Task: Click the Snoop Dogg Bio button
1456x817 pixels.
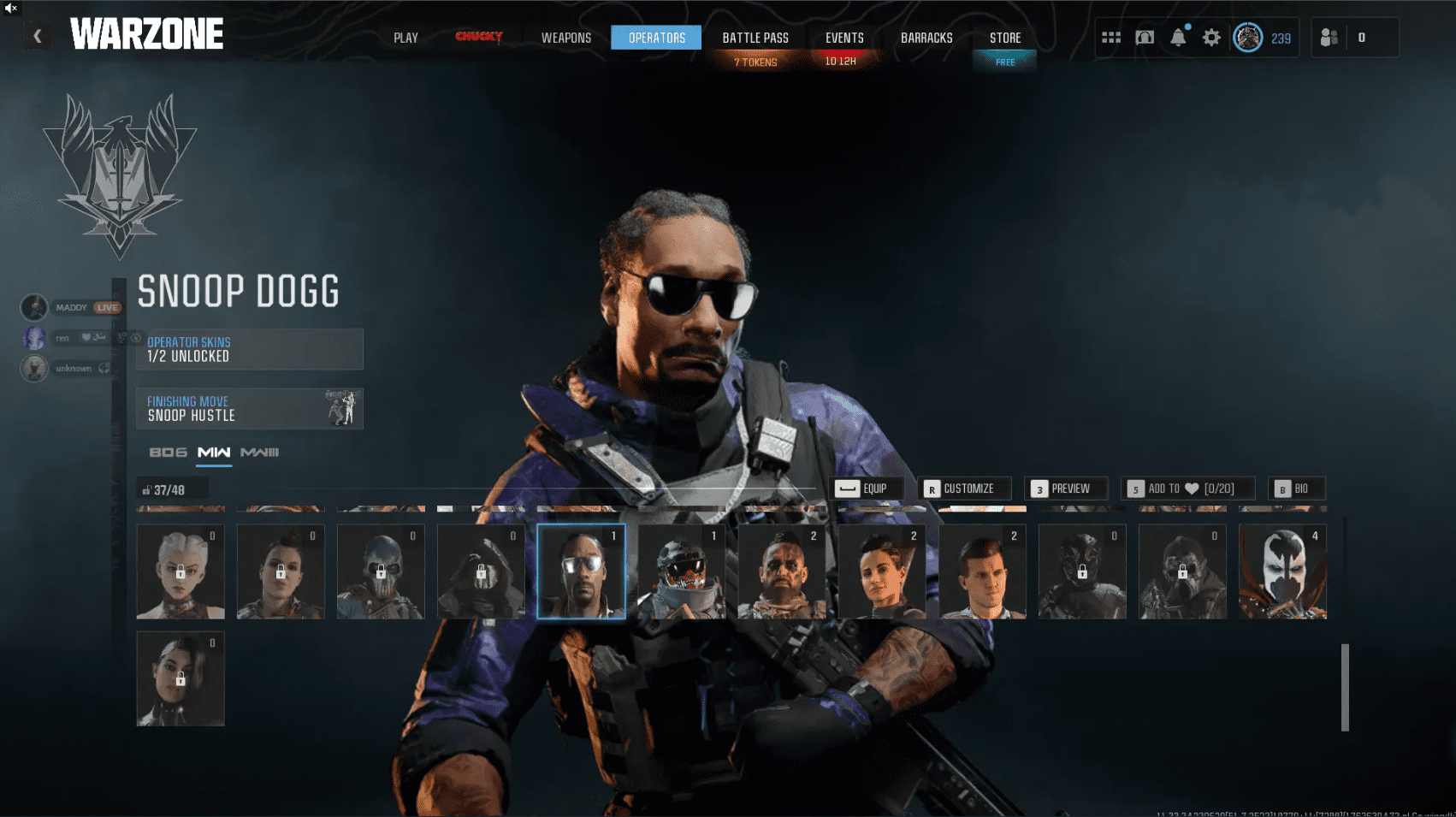Action: tap(1297, 488)
